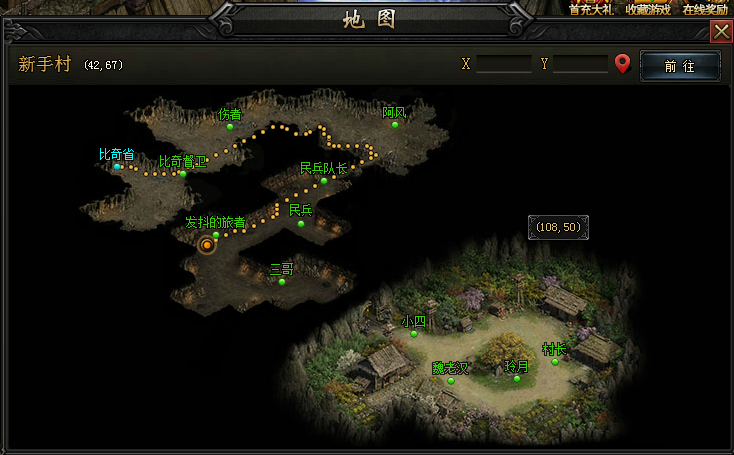Close the 地图 map window
This screenshot has height=455, width=734.
coord(721,32)
